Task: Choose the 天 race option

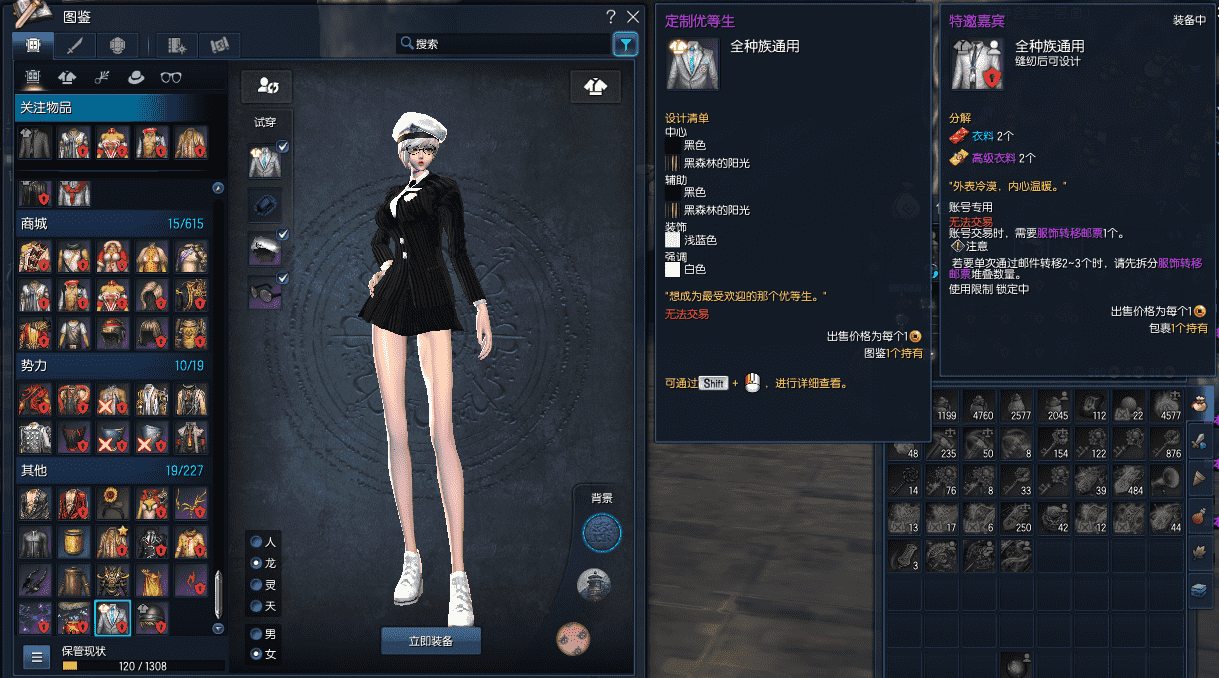Action: coord(257,607)
